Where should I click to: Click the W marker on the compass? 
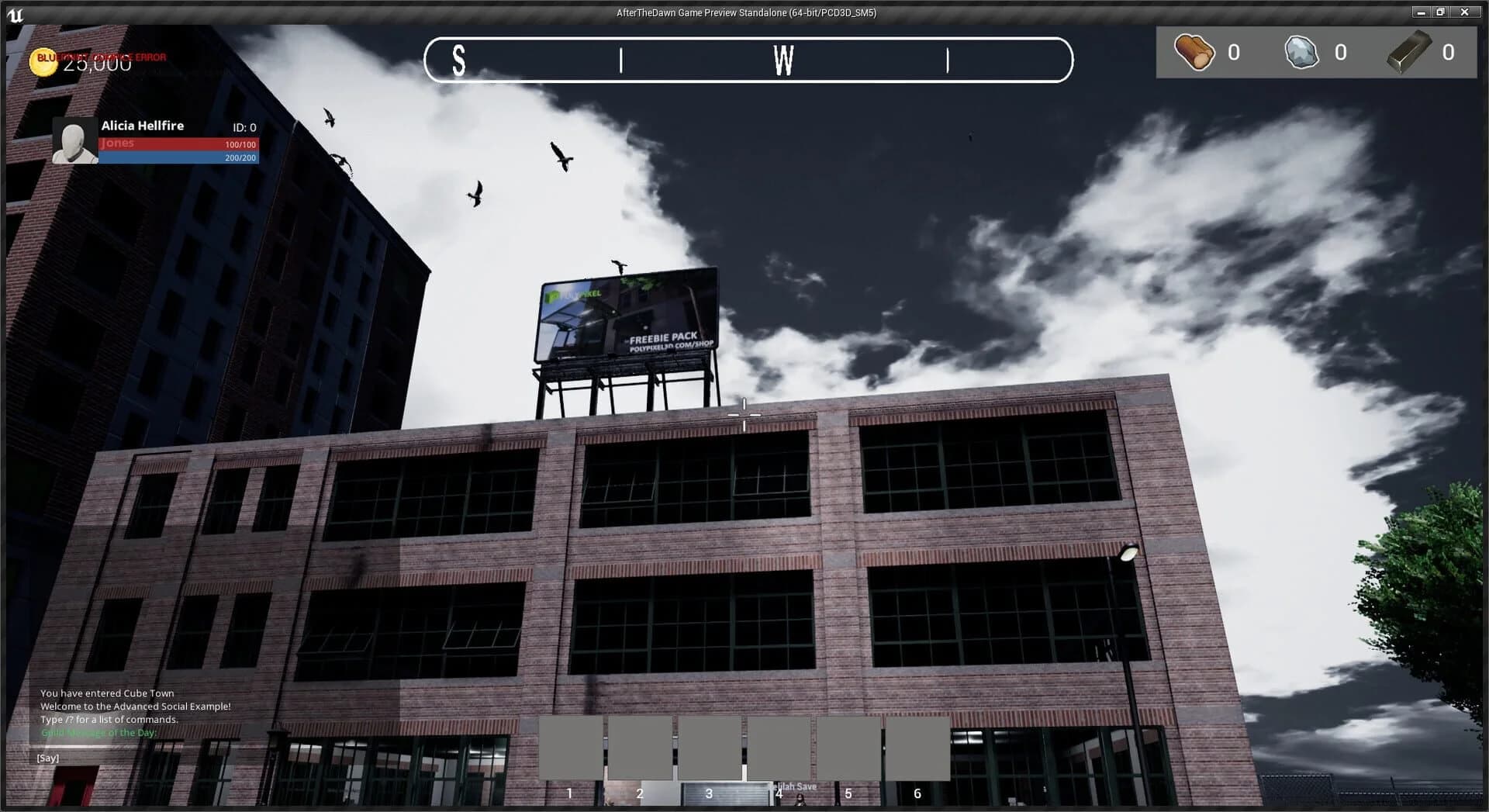coord(783,61)
